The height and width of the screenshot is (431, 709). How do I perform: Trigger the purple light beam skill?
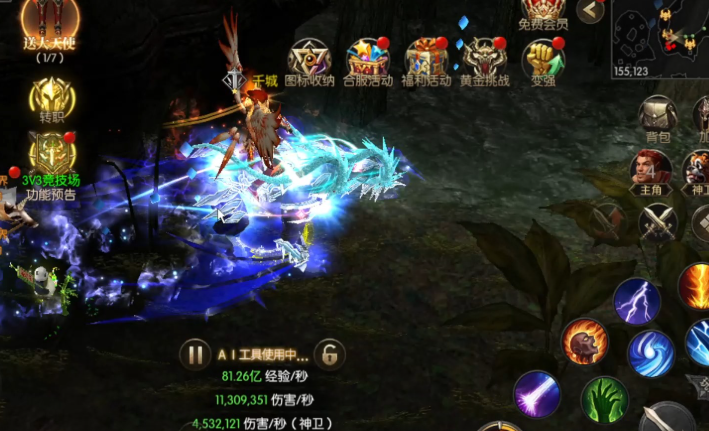pos(538,394)
